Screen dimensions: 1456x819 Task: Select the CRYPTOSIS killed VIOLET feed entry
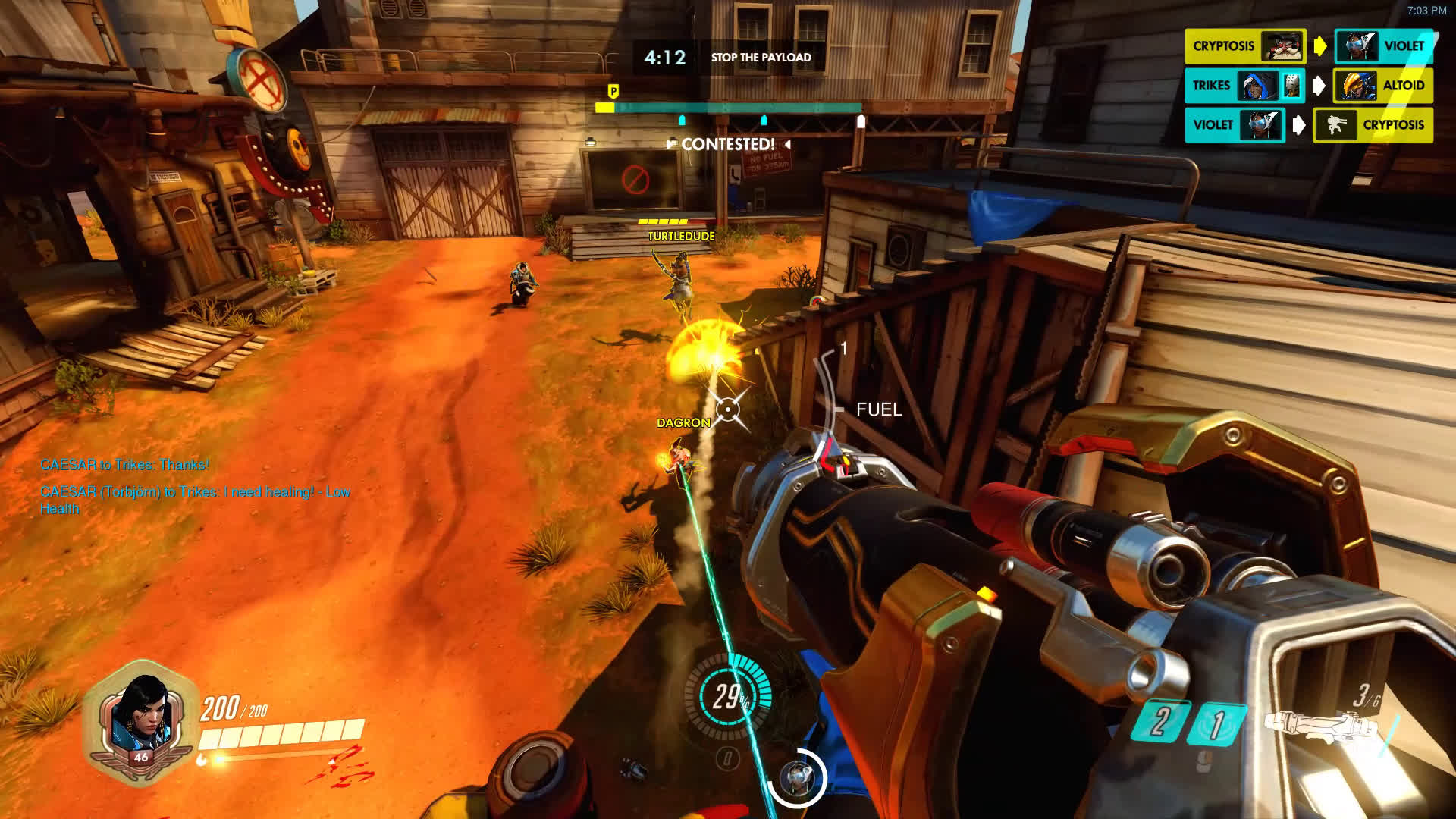[x=1309, y=46]
